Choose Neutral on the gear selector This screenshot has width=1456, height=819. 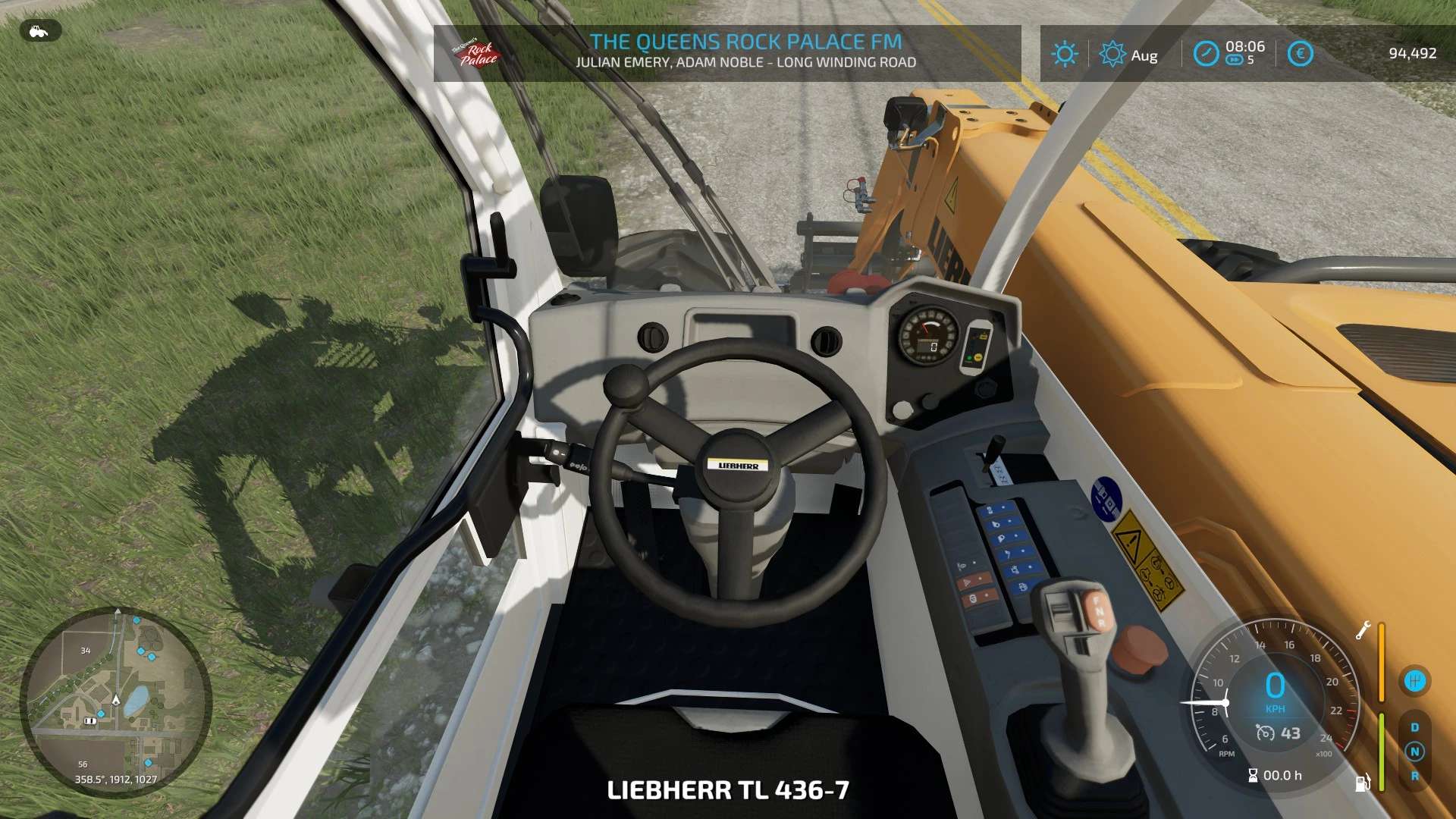[x=1414, y=752]
